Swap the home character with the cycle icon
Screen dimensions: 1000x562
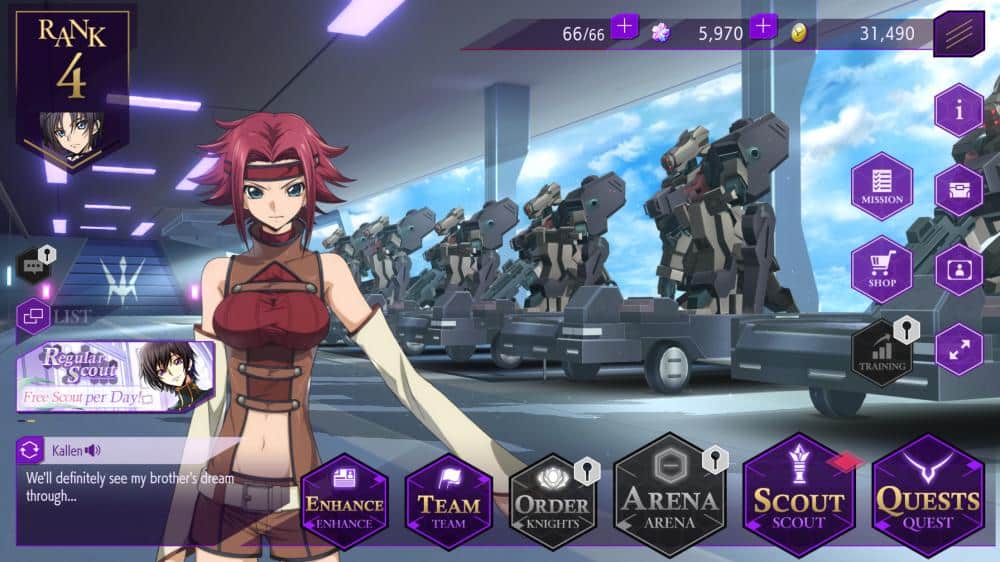(30, 451)
